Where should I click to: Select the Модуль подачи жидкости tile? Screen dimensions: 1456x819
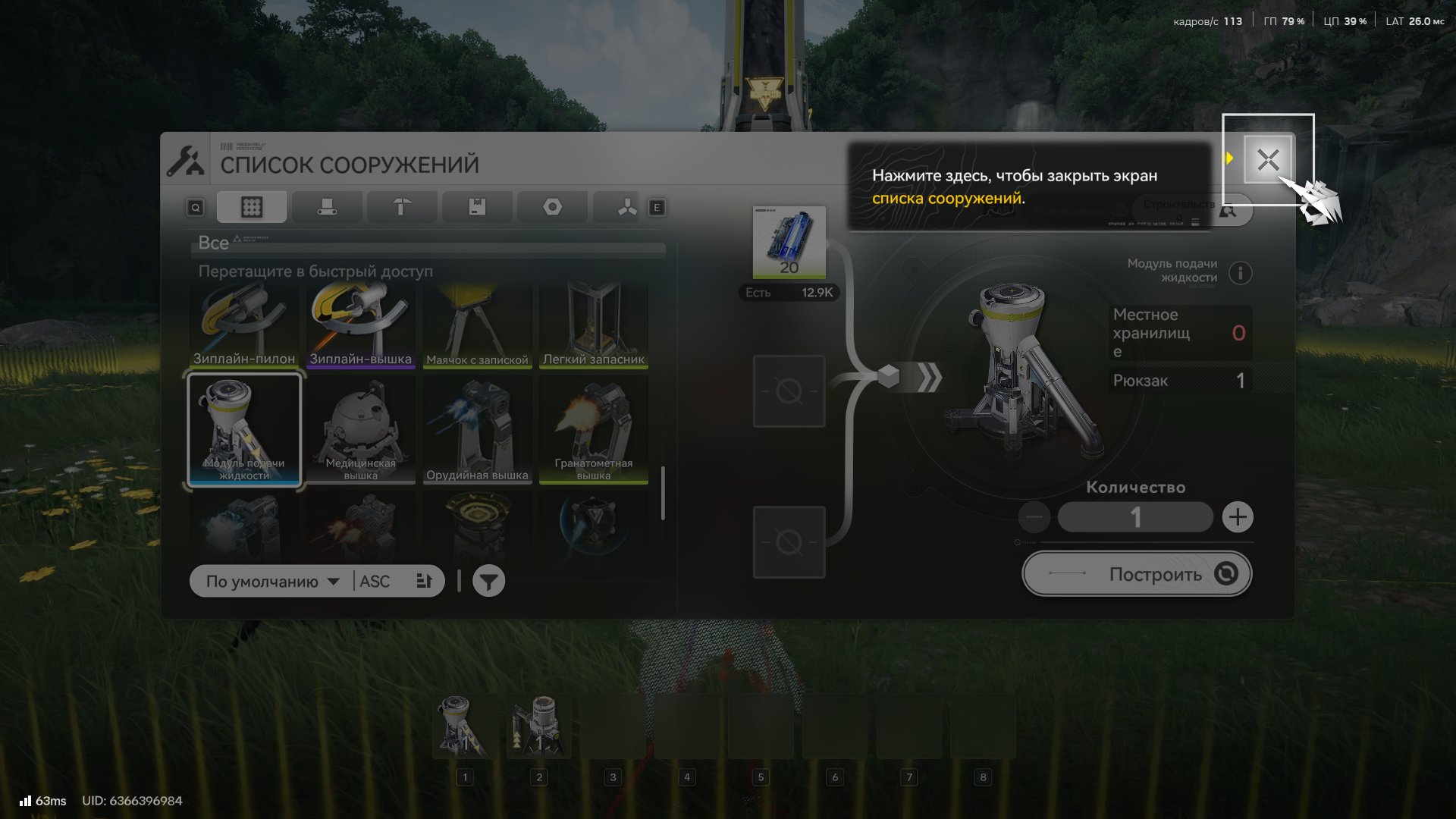click(244, 430)
